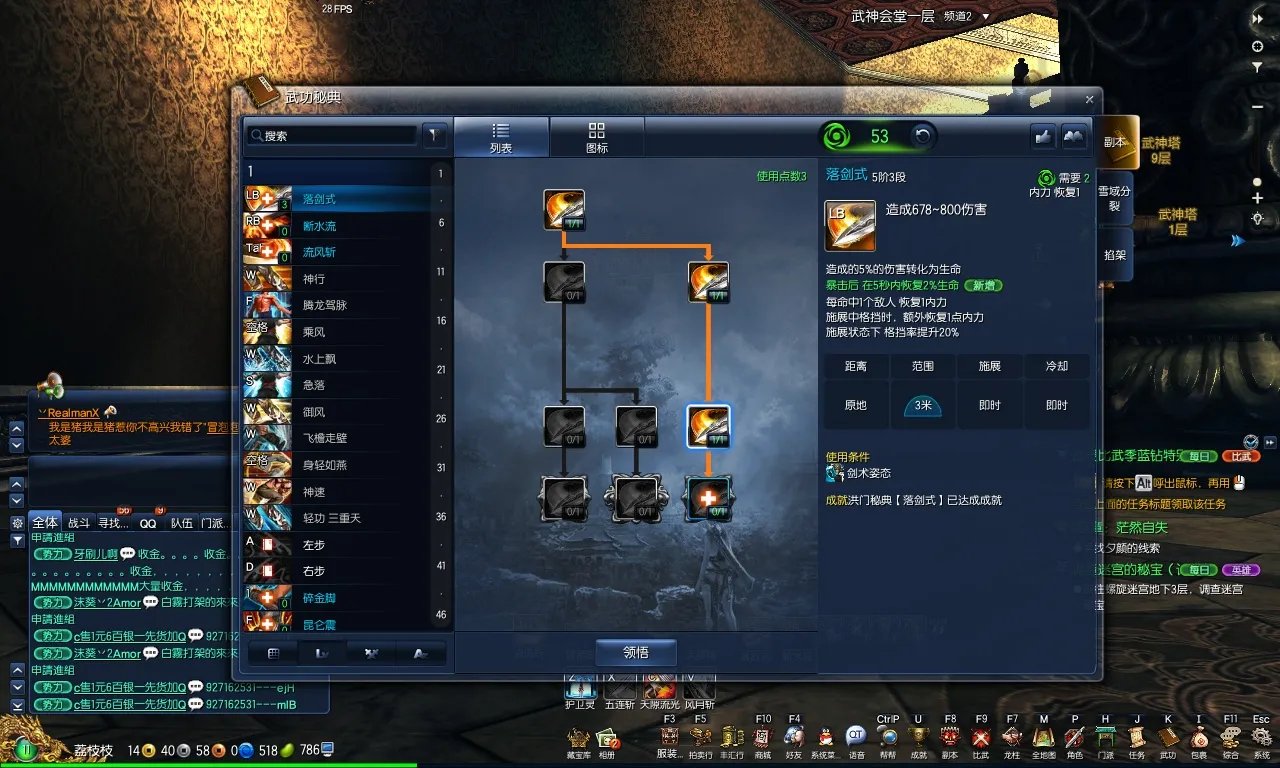Toggle the Lv sort filter in skill window
Screen dimensions: 1280x768
pyautogui.click(x=322, y=652)
